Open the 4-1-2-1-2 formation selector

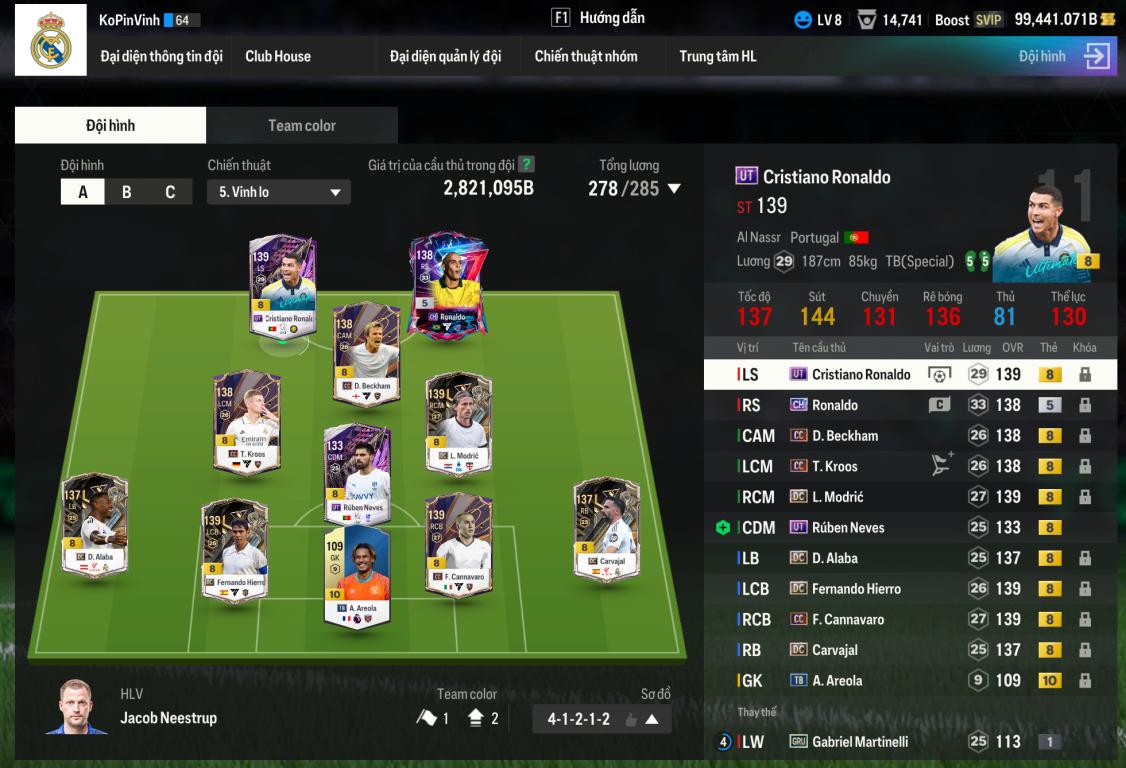pyautogui.click(x=602, y=719)
